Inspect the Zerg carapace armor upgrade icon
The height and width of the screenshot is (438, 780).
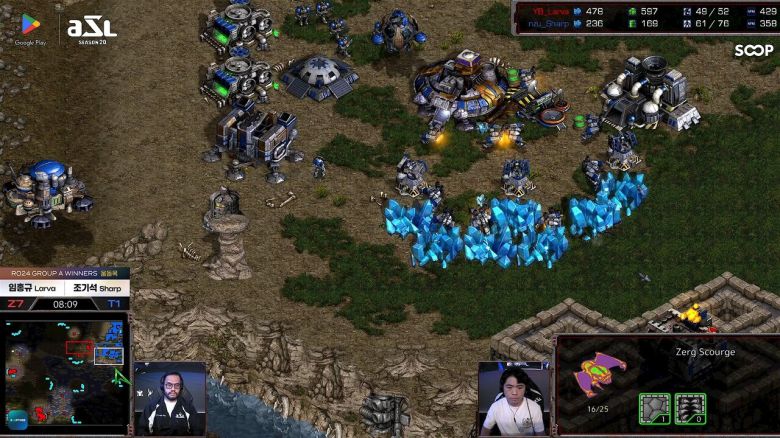[654, 408]
